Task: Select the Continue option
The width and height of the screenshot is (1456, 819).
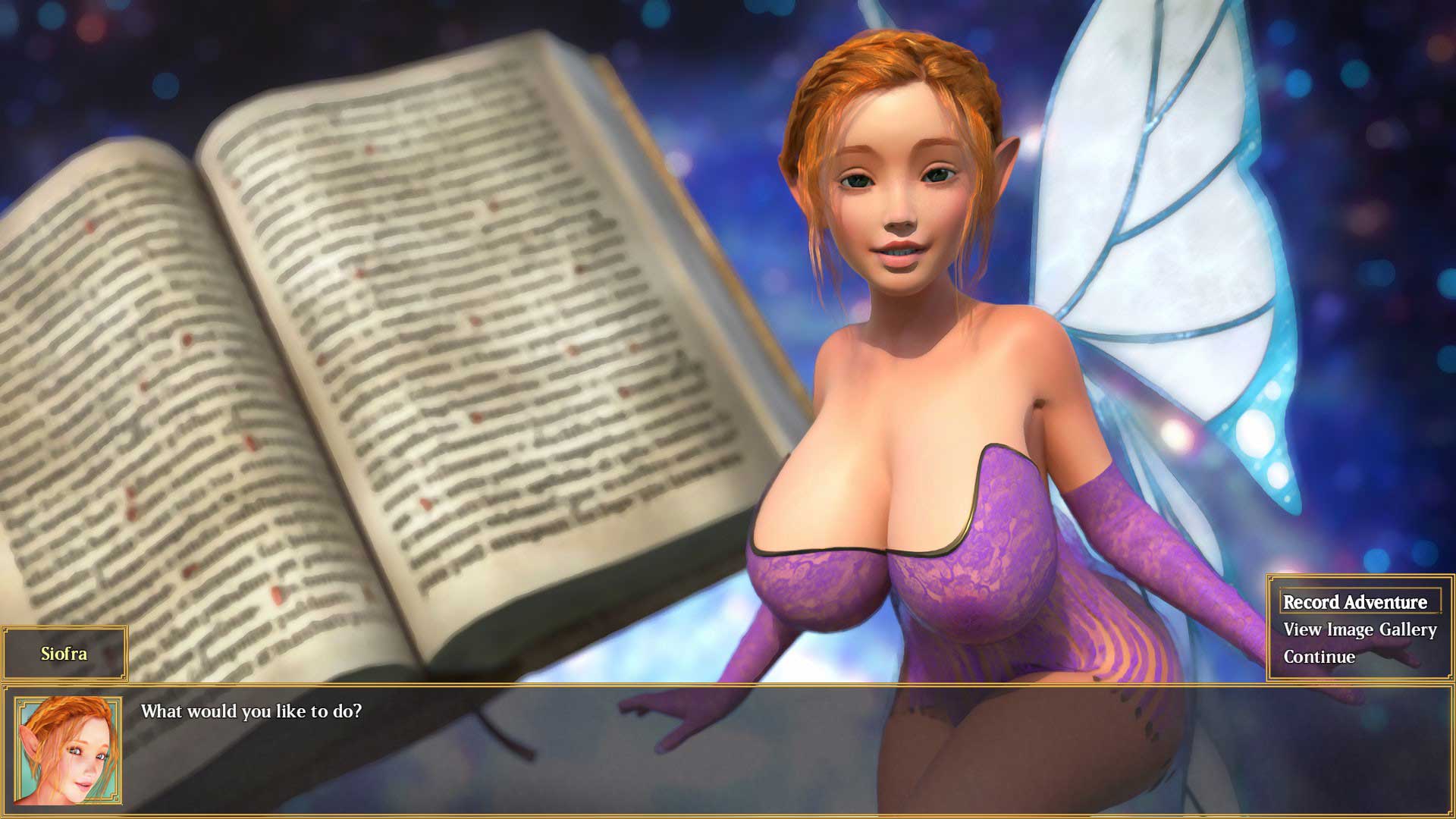Action: pyautogui.click(x=1319, y=657)
